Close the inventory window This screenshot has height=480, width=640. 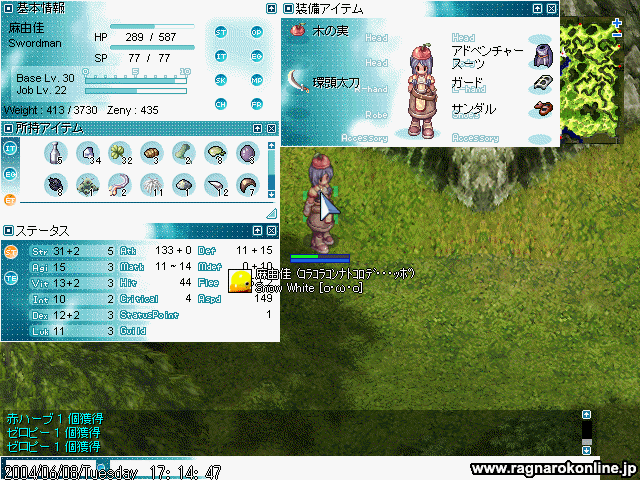click(270, 129)
